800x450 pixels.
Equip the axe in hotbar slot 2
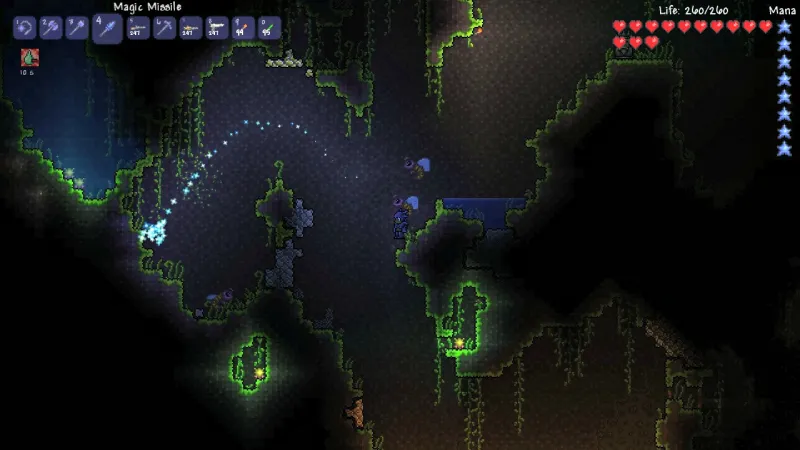[51, 28]
